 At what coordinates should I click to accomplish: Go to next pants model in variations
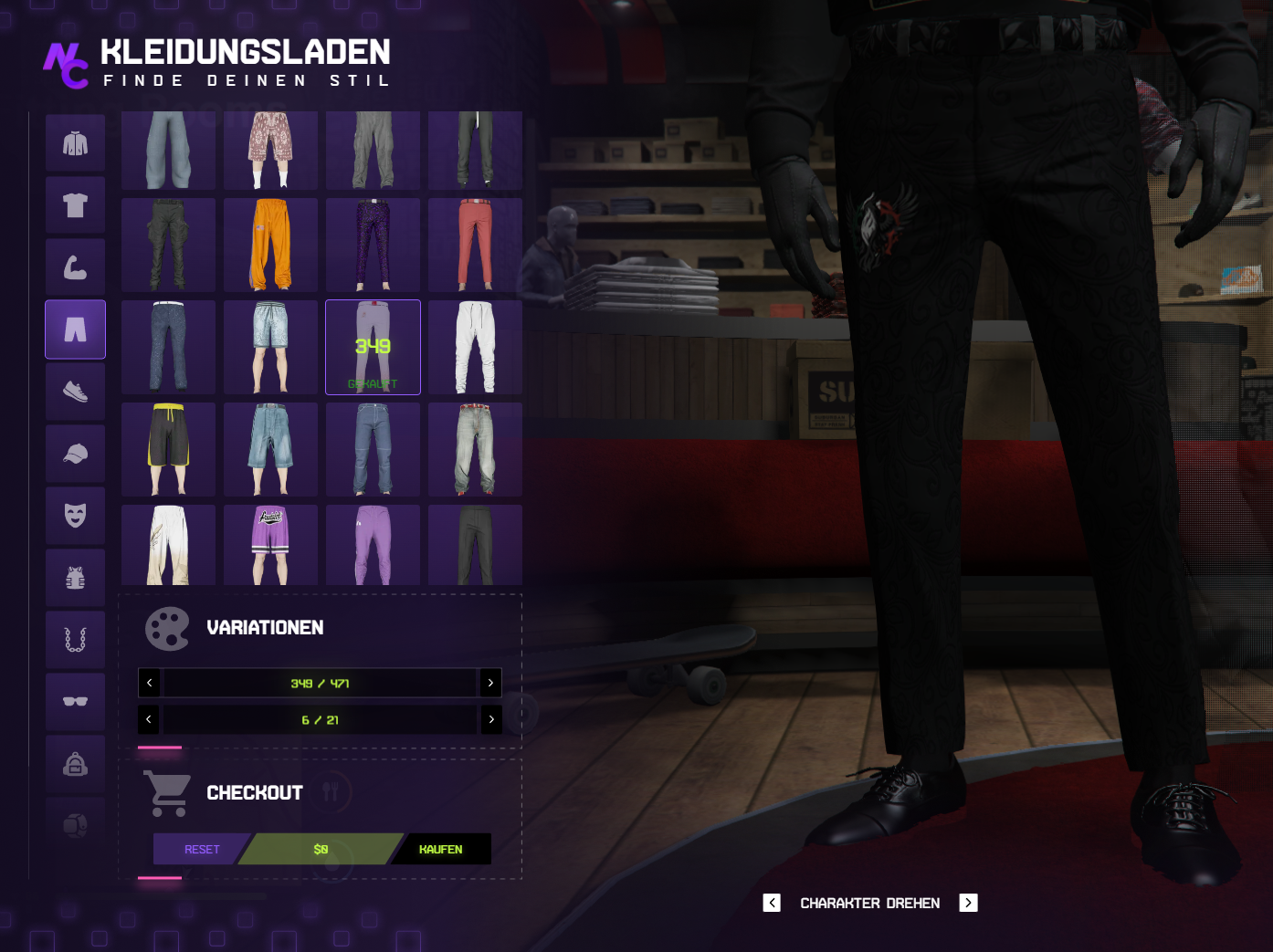[490, 683]
